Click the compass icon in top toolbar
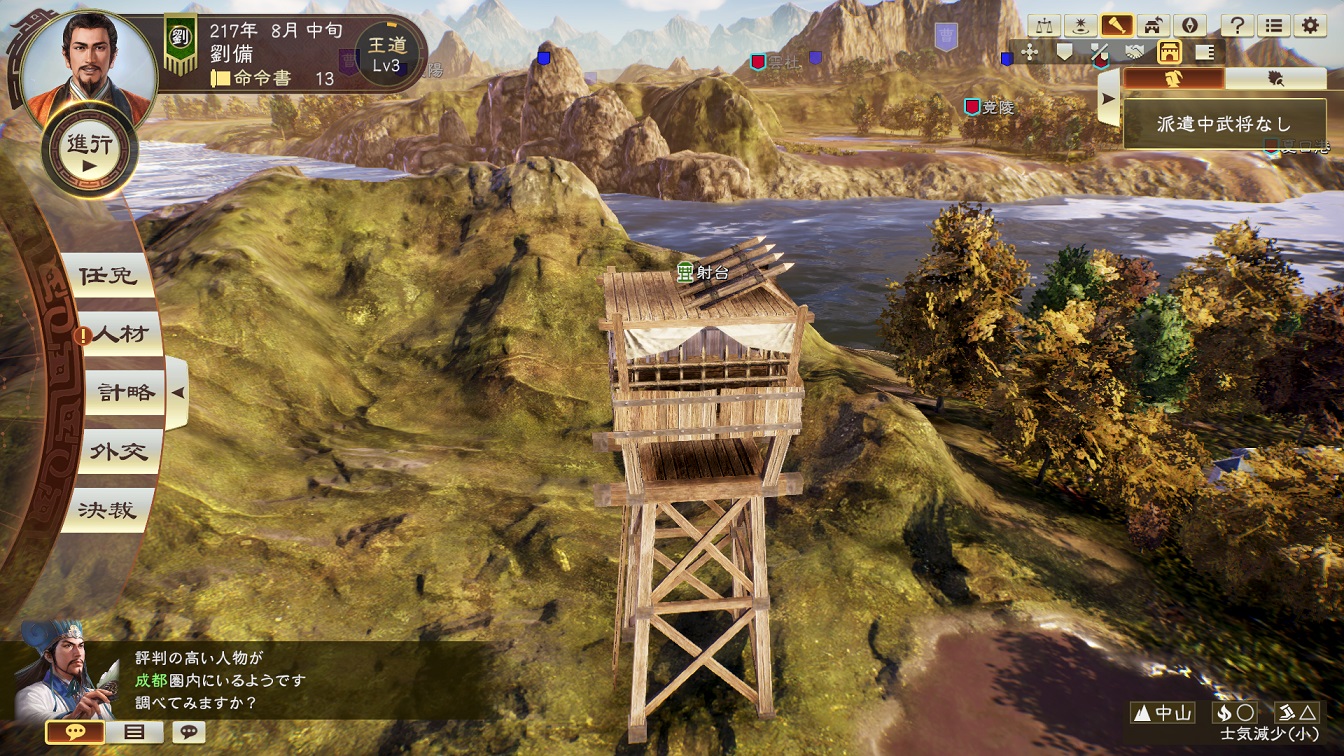The height and width of the screenshot is (756, 1344). [1189, 26]
